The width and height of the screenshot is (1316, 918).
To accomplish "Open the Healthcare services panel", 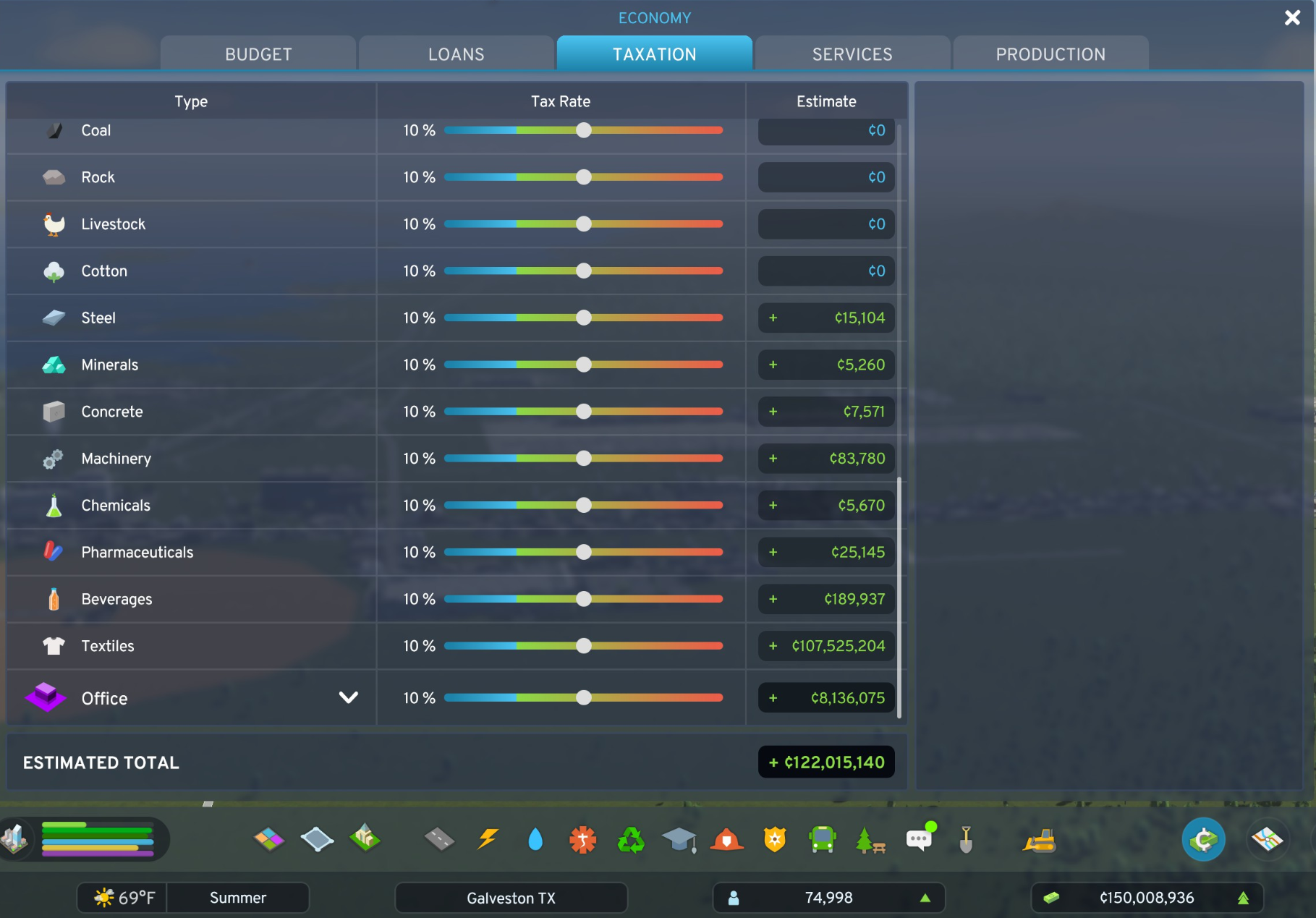I will 583,839.
